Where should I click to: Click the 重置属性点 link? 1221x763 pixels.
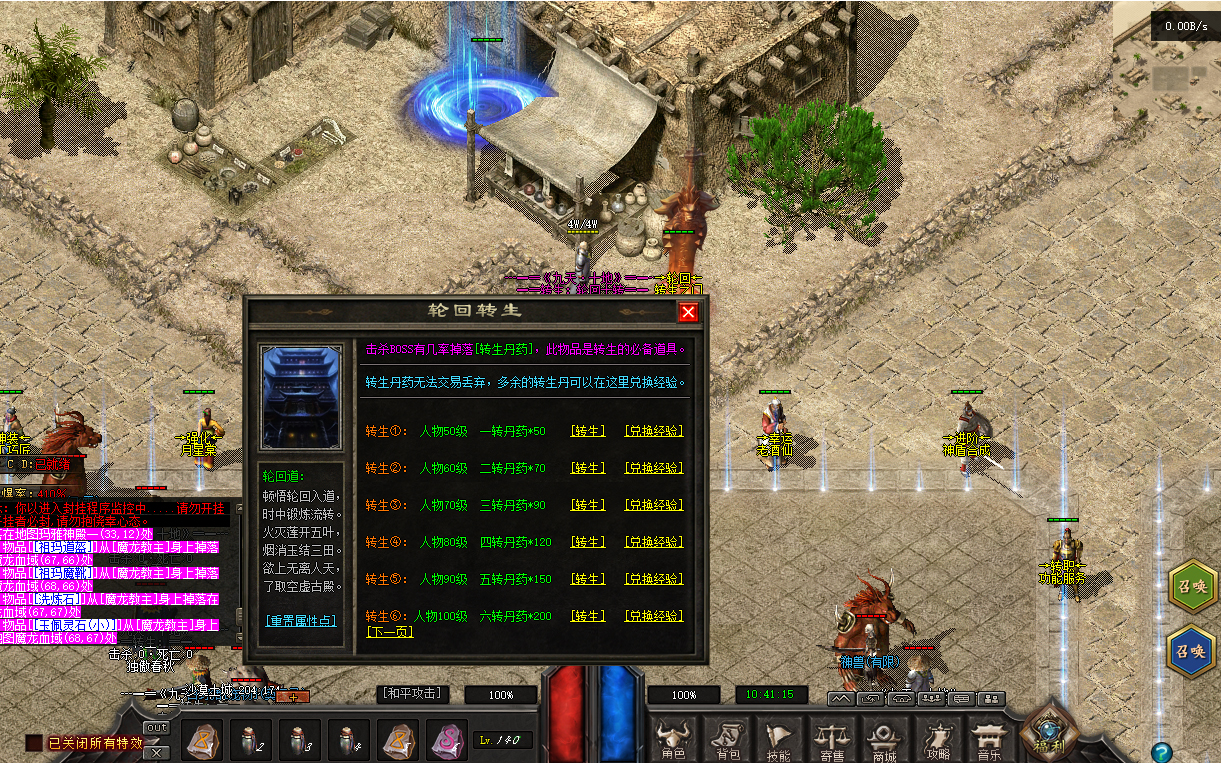coord(301,620)
